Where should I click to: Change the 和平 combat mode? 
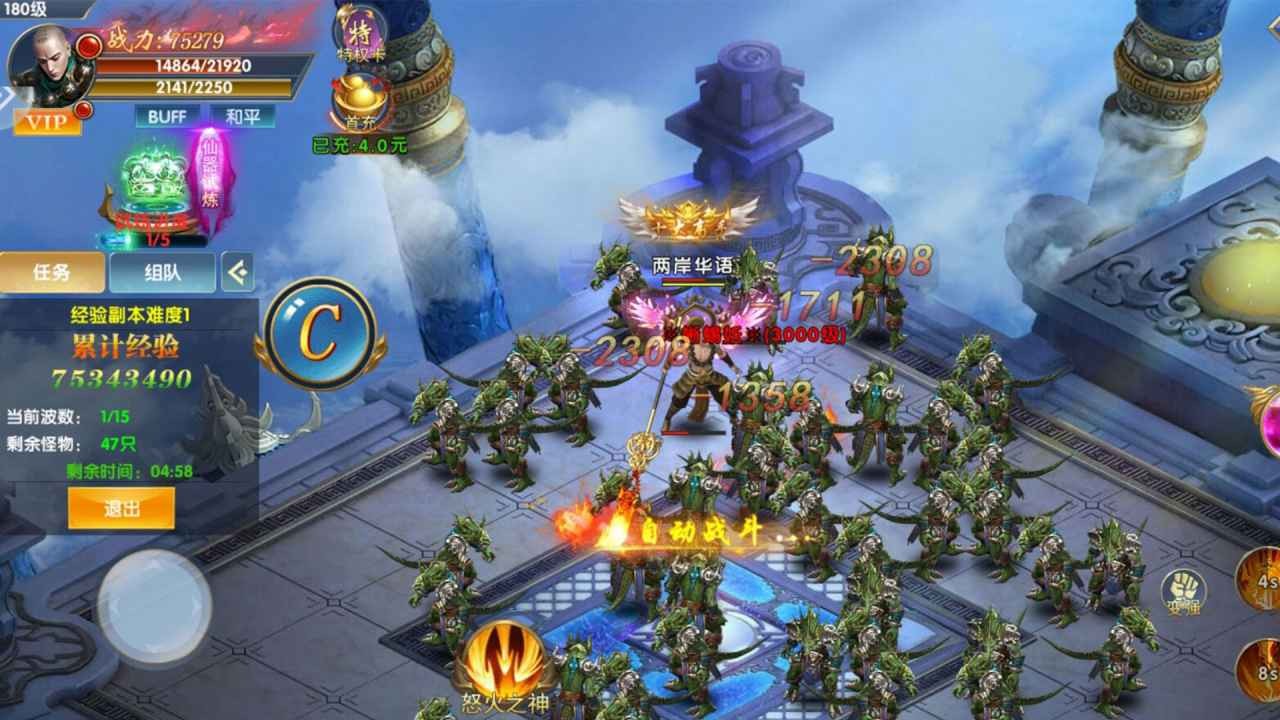tap(242, 116)
